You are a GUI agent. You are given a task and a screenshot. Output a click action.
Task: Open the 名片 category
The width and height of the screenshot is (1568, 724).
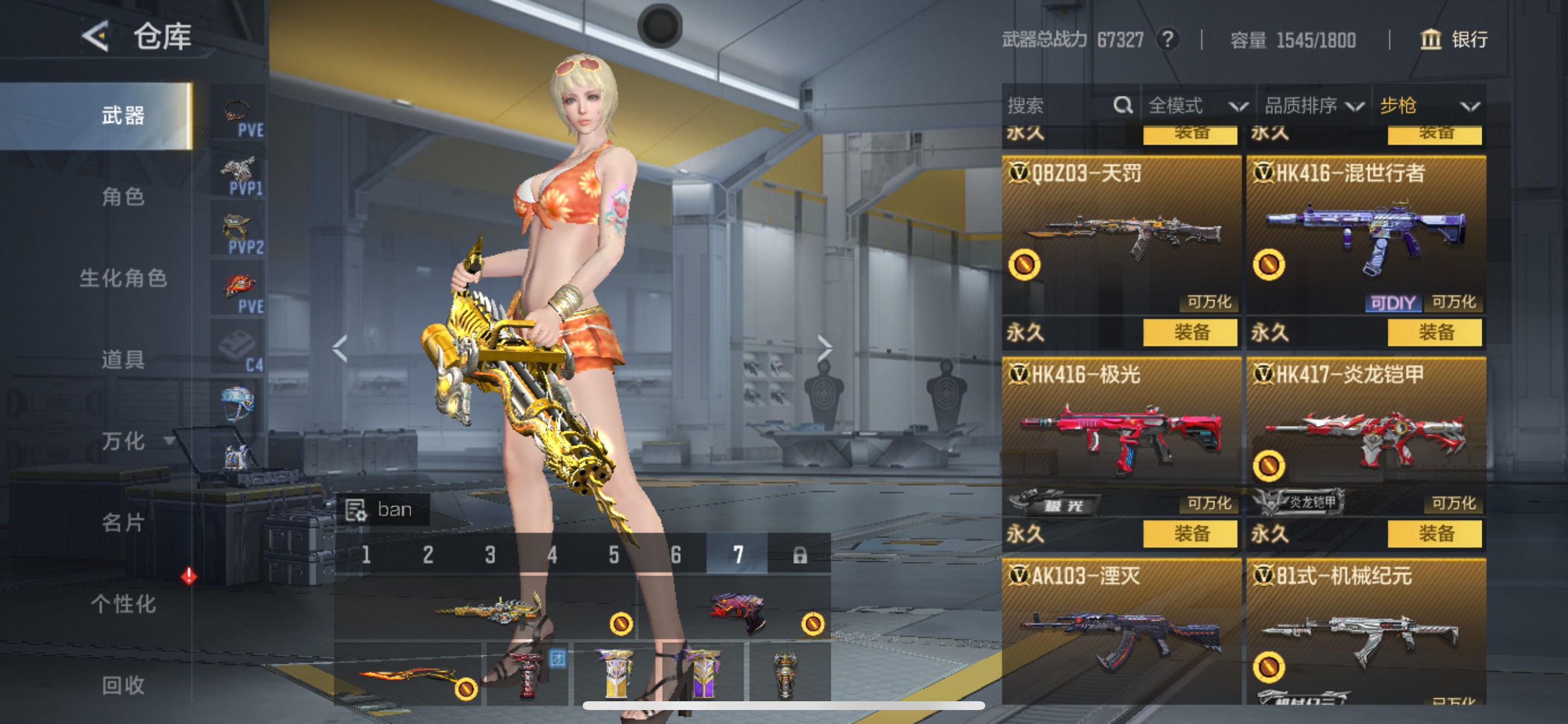123,523
